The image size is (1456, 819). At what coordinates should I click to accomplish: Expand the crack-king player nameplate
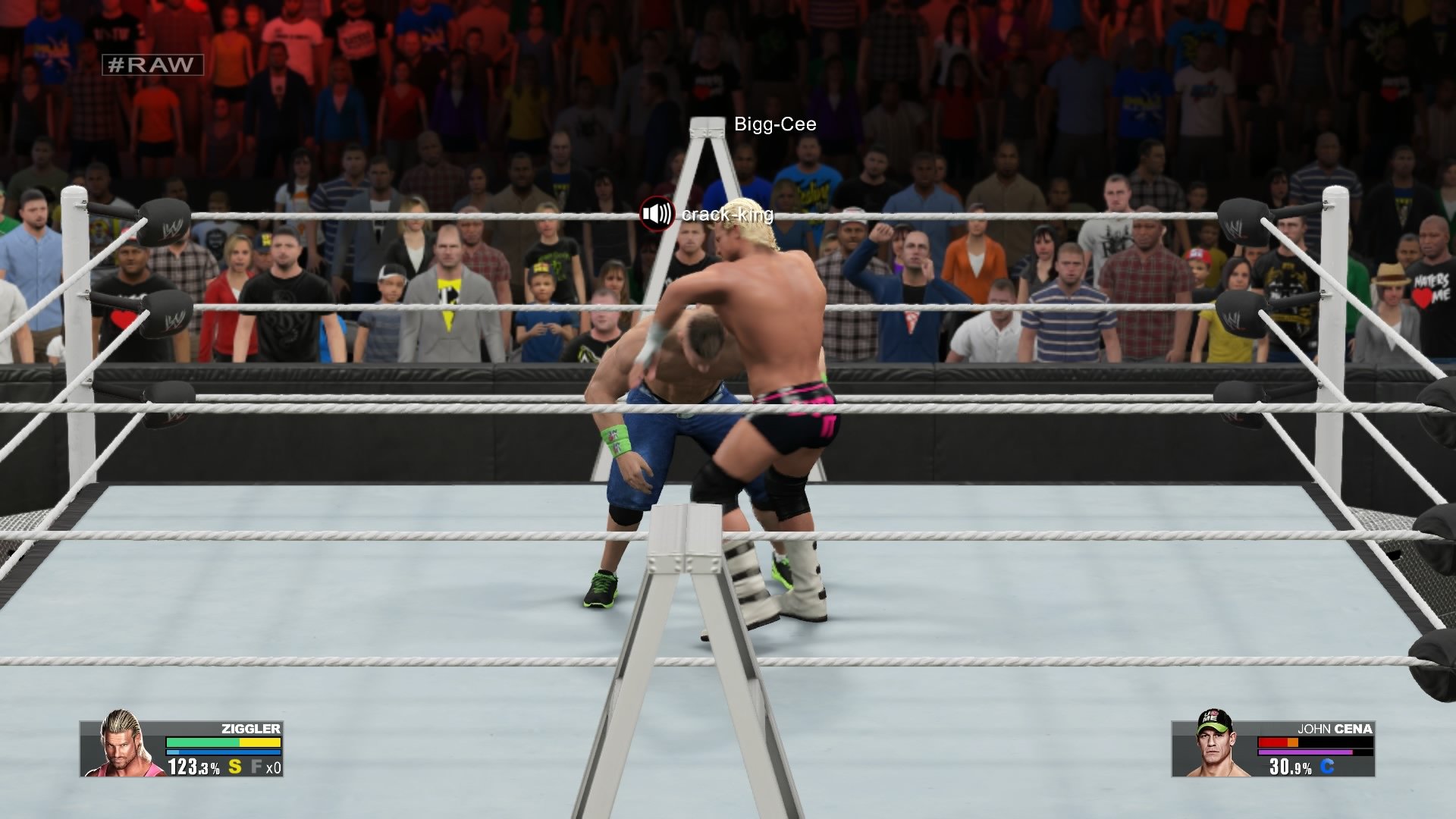tap(726, 215)
